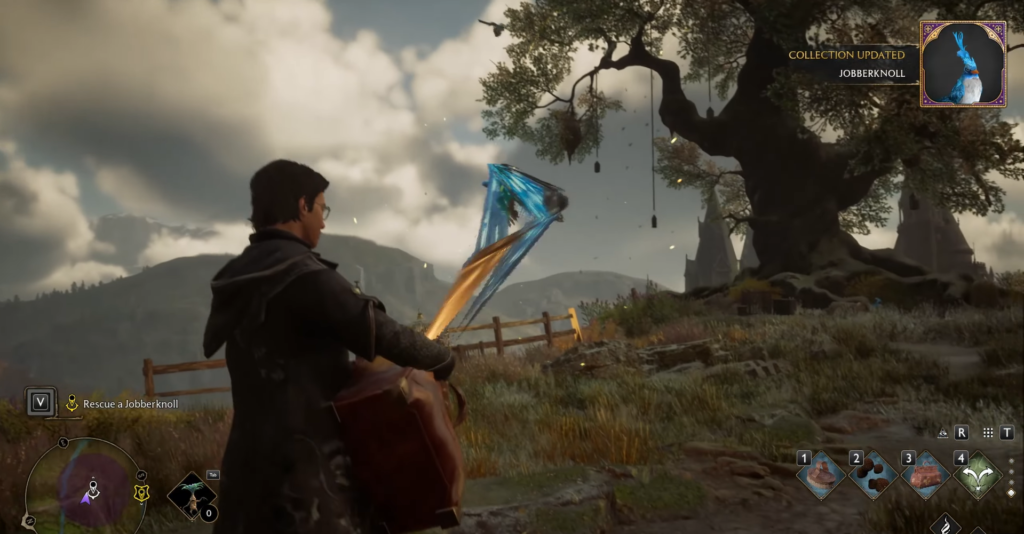The height and width of the screenshot is (534, 1024).
Task: Select the Rescue a Jobberknoll quest tracker
Action: (x=122, y=404)
